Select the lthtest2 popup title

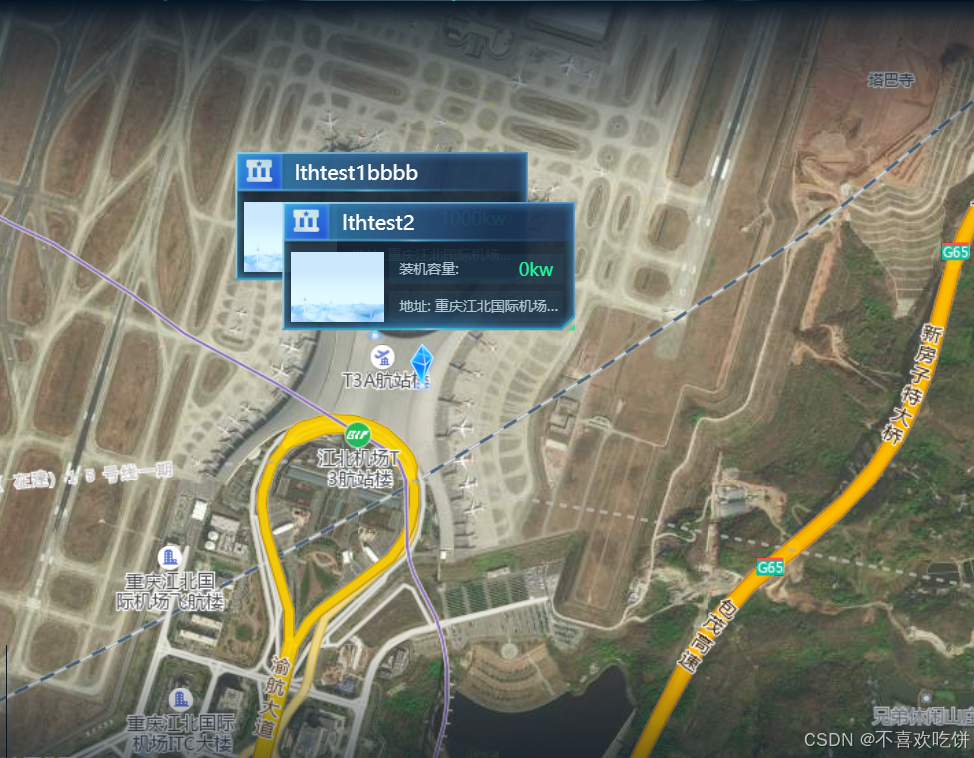(378, 222)
